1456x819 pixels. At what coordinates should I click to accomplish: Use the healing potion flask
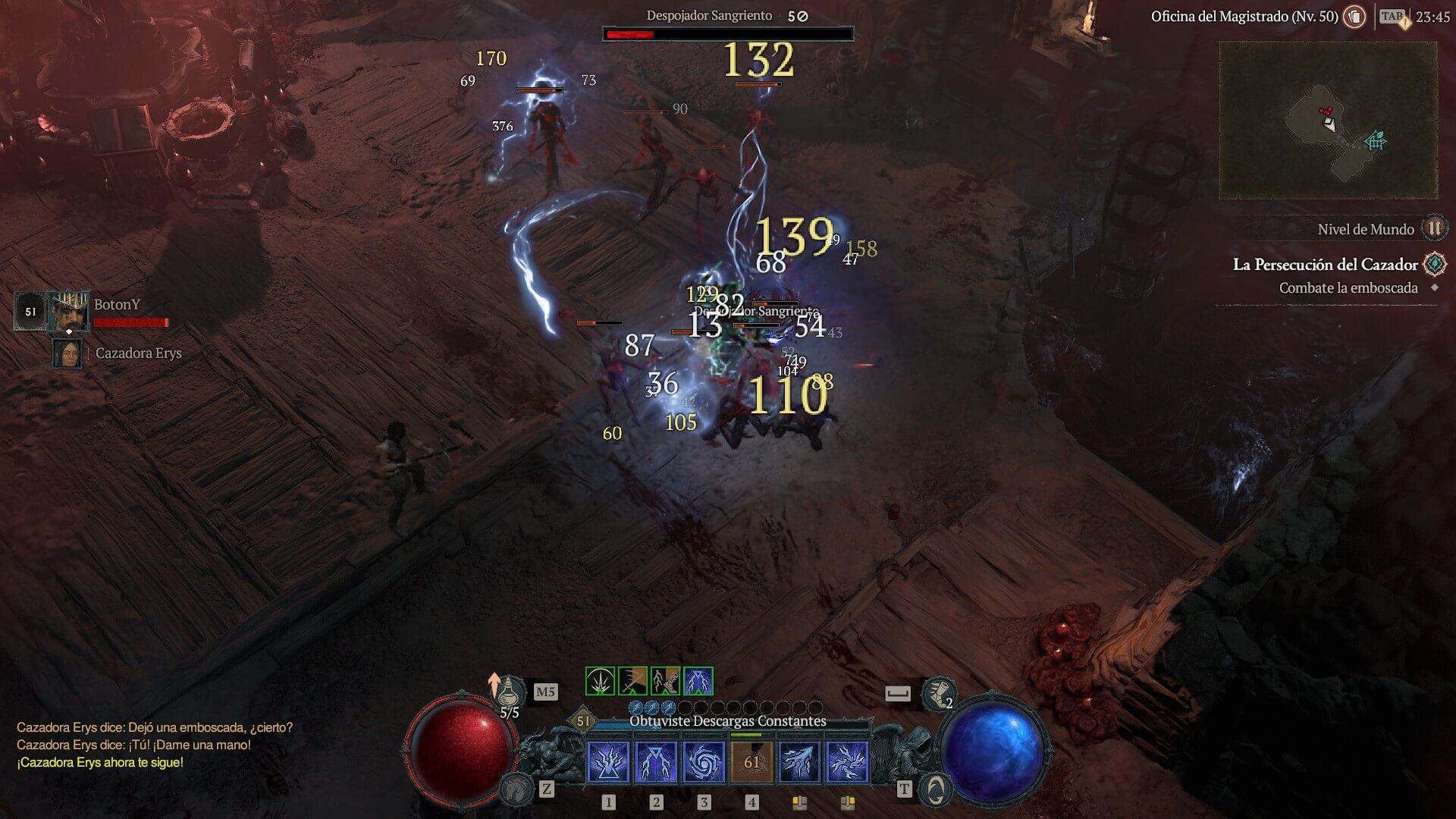tap(513, 691)
